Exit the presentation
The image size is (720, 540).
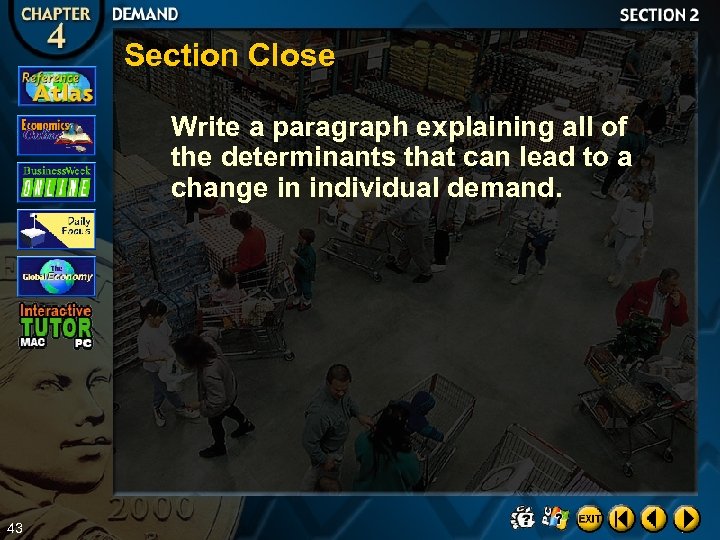coord(589,518)
